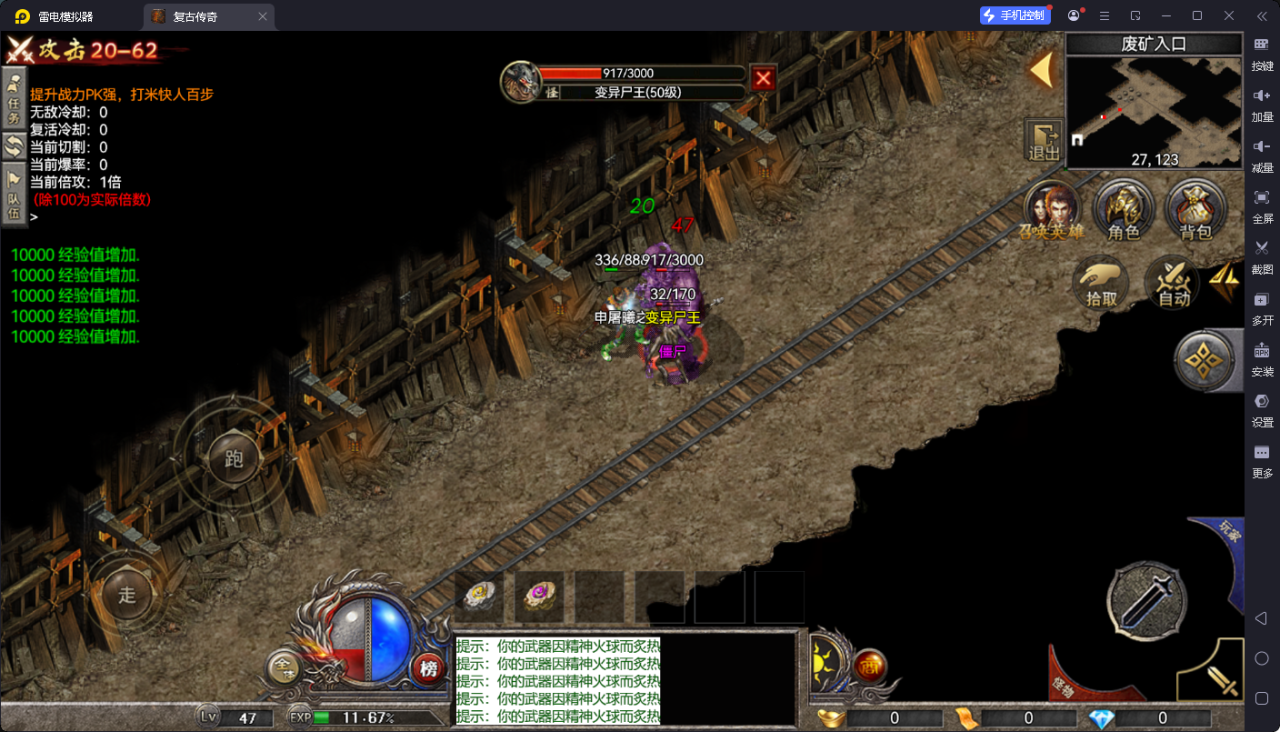Tap the 召唤英雄 summon hero icon
This screenshot has width=1280, height=732.
(x=1052, y=212)
